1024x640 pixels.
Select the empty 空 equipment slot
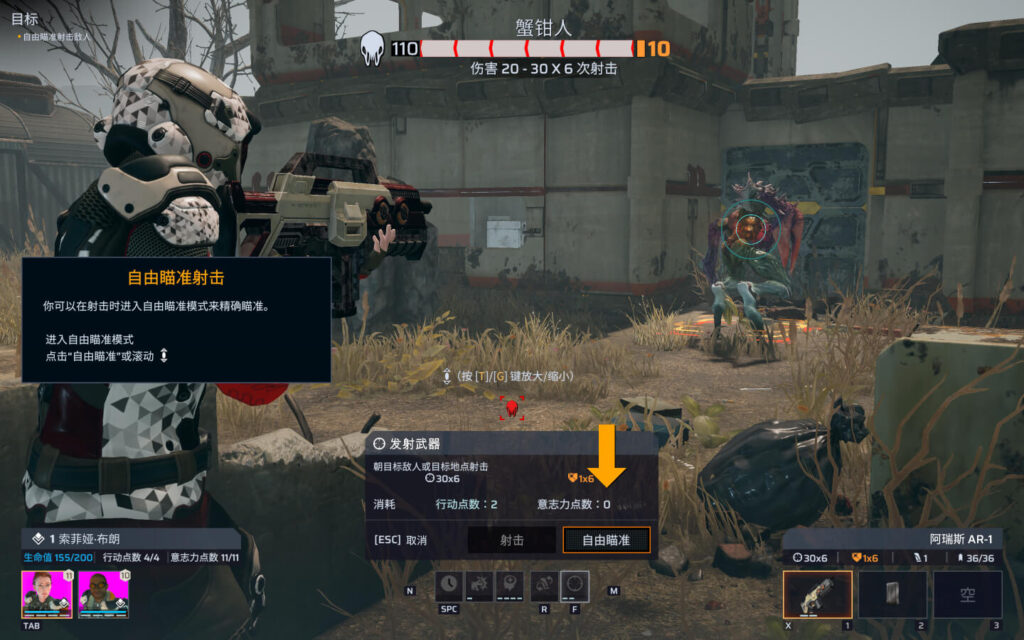pos(967,594)
